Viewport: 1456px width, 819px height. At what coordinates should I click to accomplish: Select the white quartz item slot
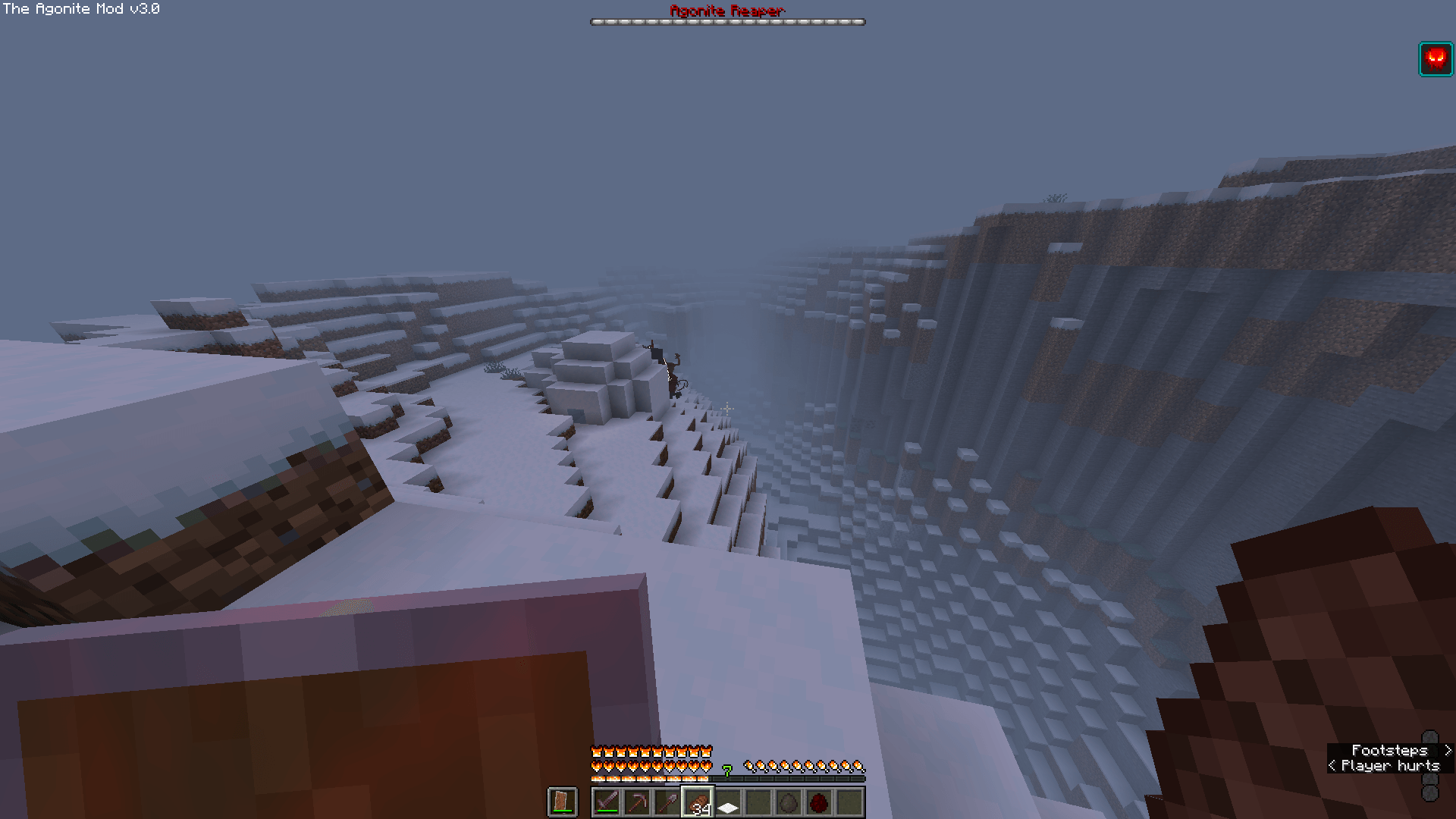[727, 802]
